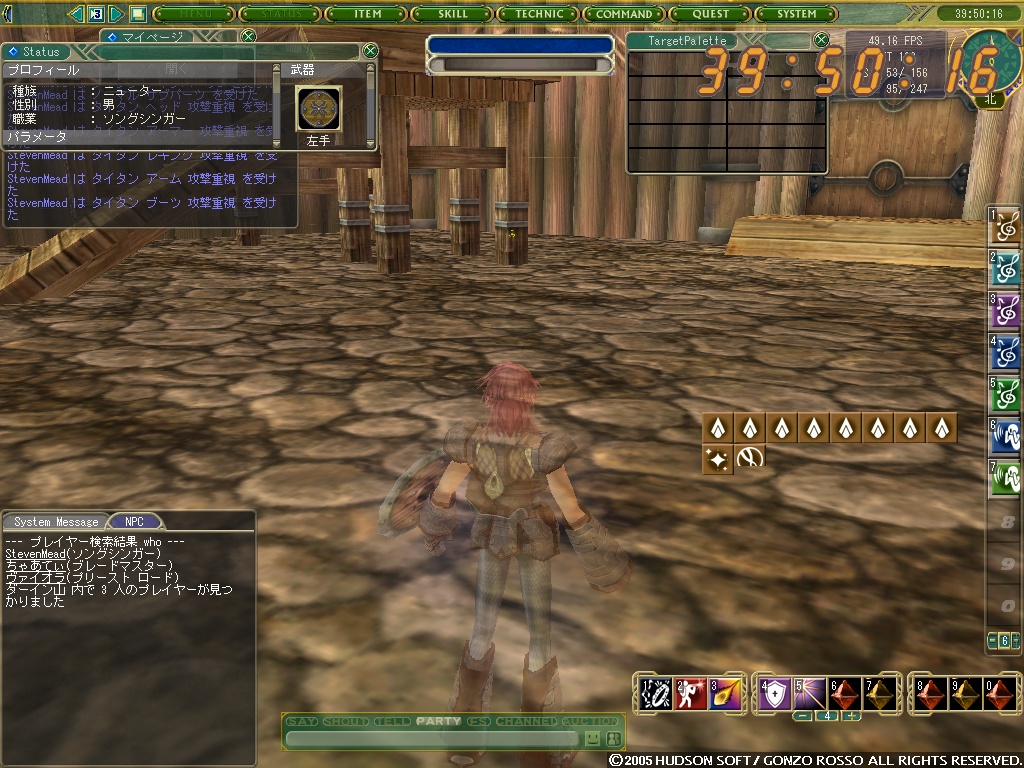Close the TargetPalette window

(821, 40)
